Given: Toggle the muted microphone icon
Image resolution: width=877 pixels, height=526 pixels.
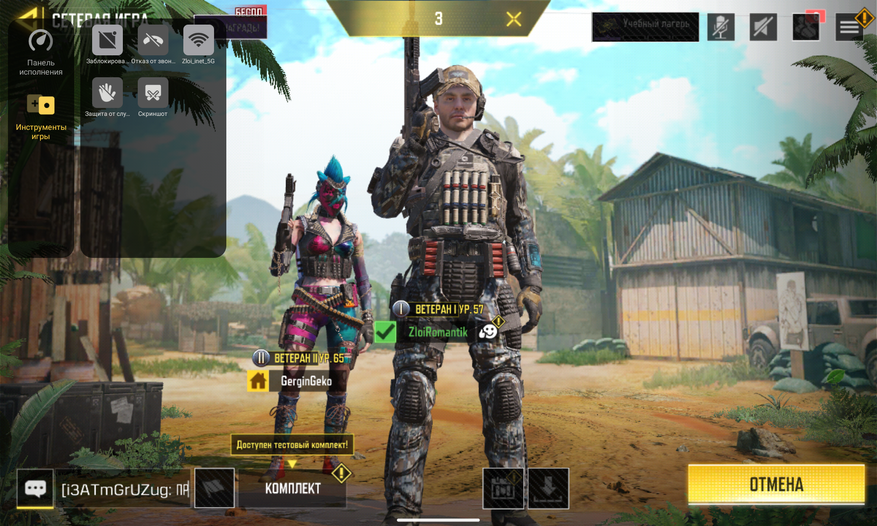Looking at the screenshot, I should [720, 26].
